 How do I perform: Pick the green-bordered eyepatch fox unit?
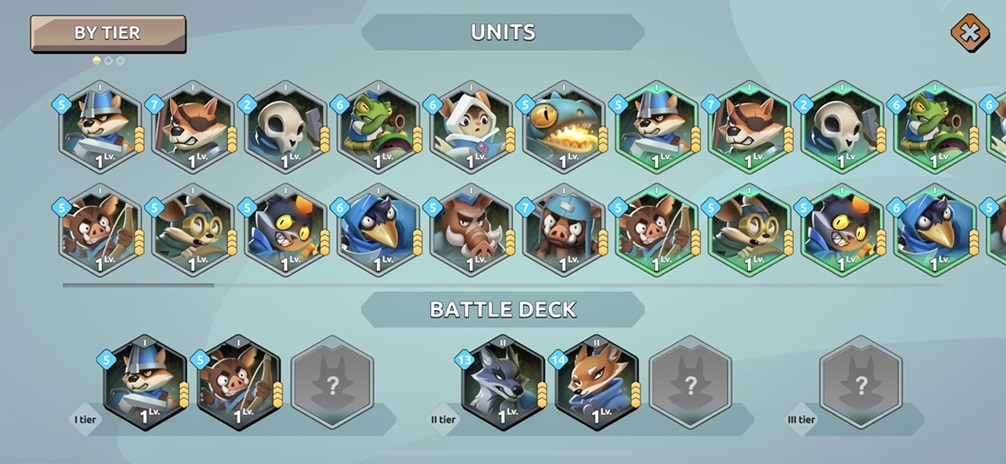[749, 128]
